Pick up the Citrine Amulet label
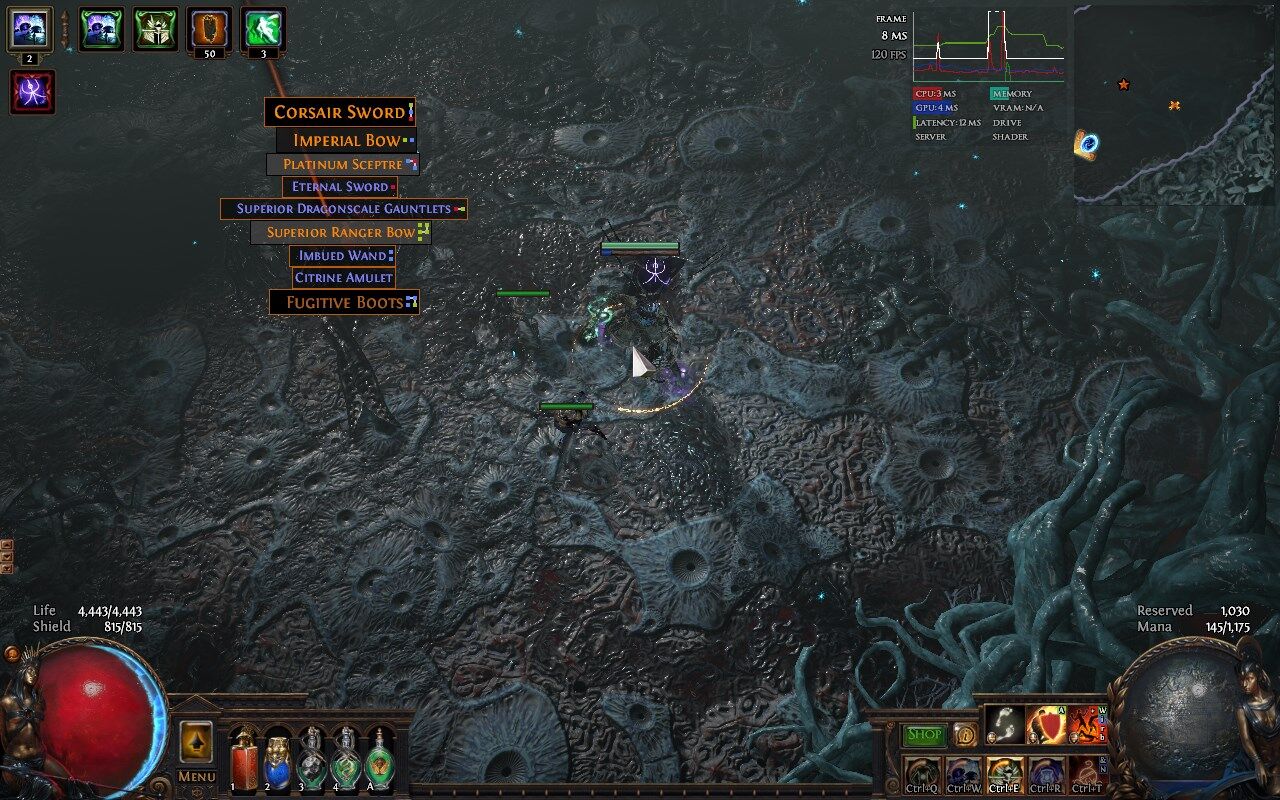 [343, 278]
